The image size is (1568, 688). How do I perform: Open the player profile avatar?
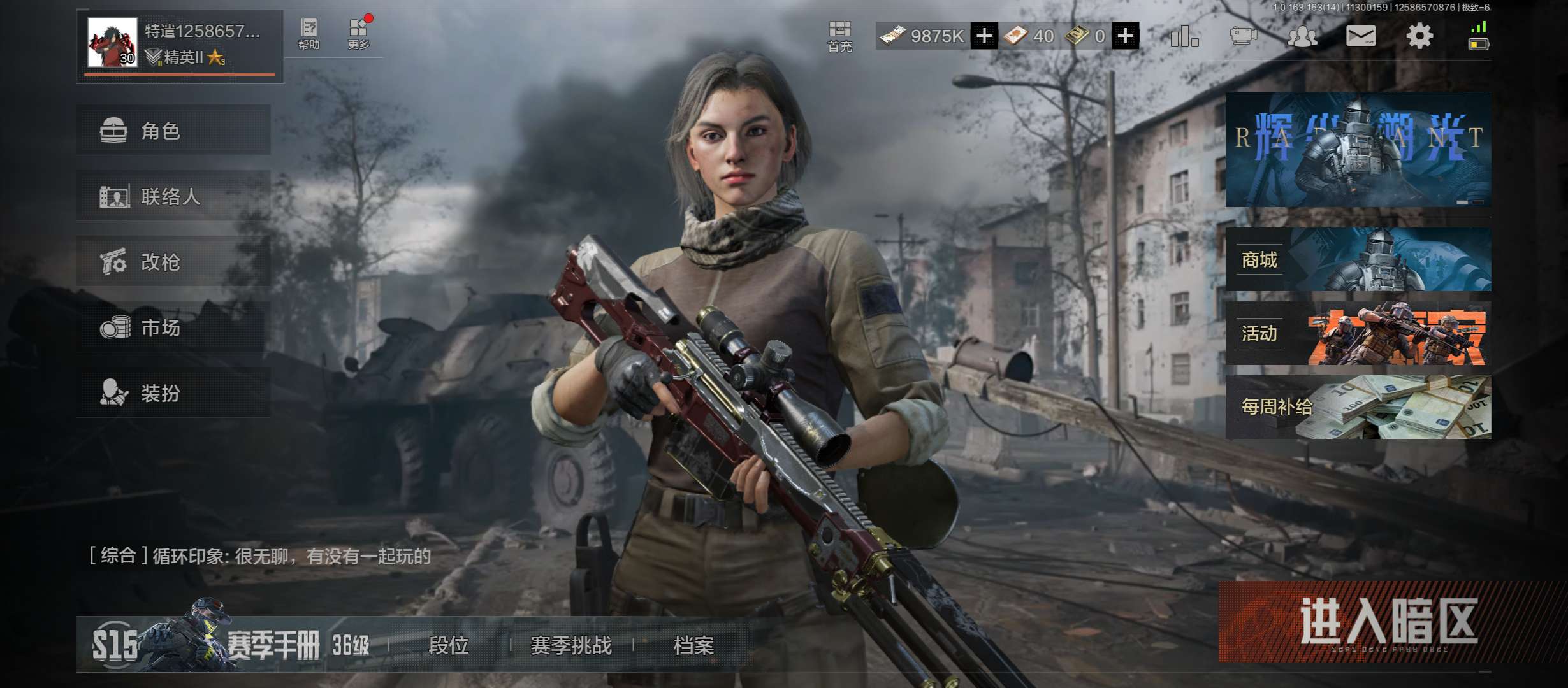pos(112,43)
